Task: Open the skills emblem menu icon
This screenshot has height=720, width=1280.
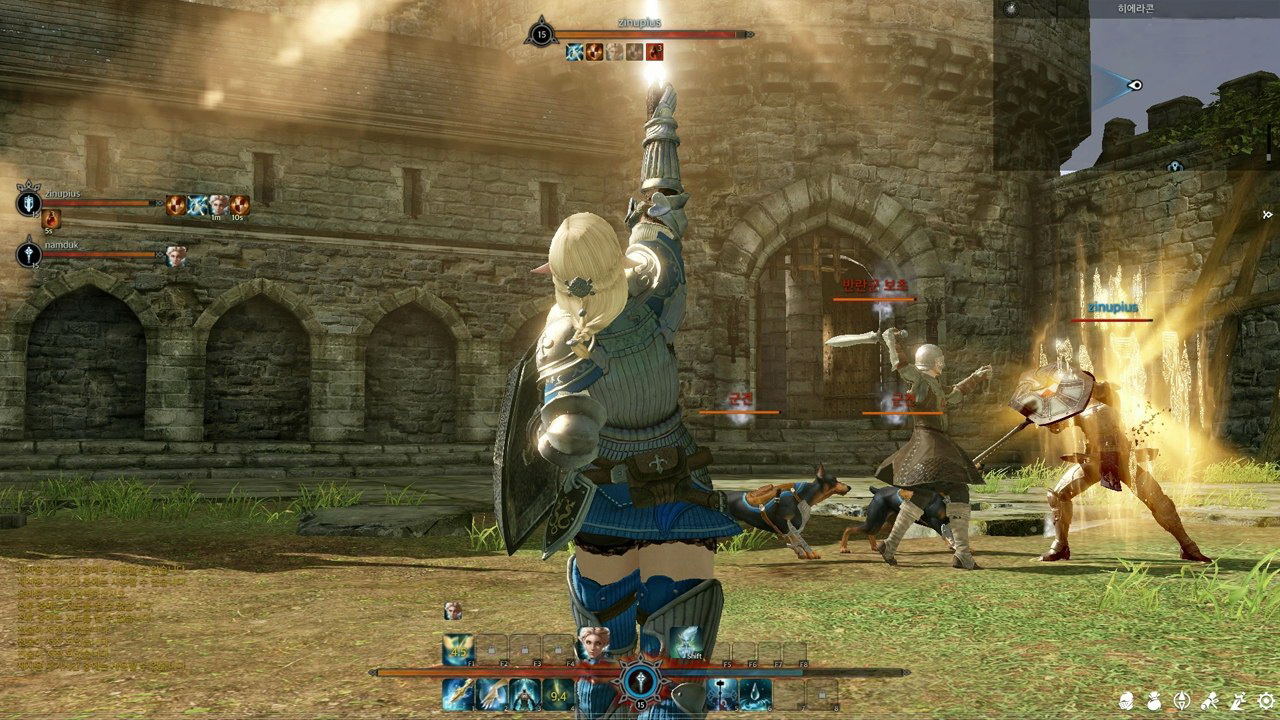Action: (x=1183, y=701)
